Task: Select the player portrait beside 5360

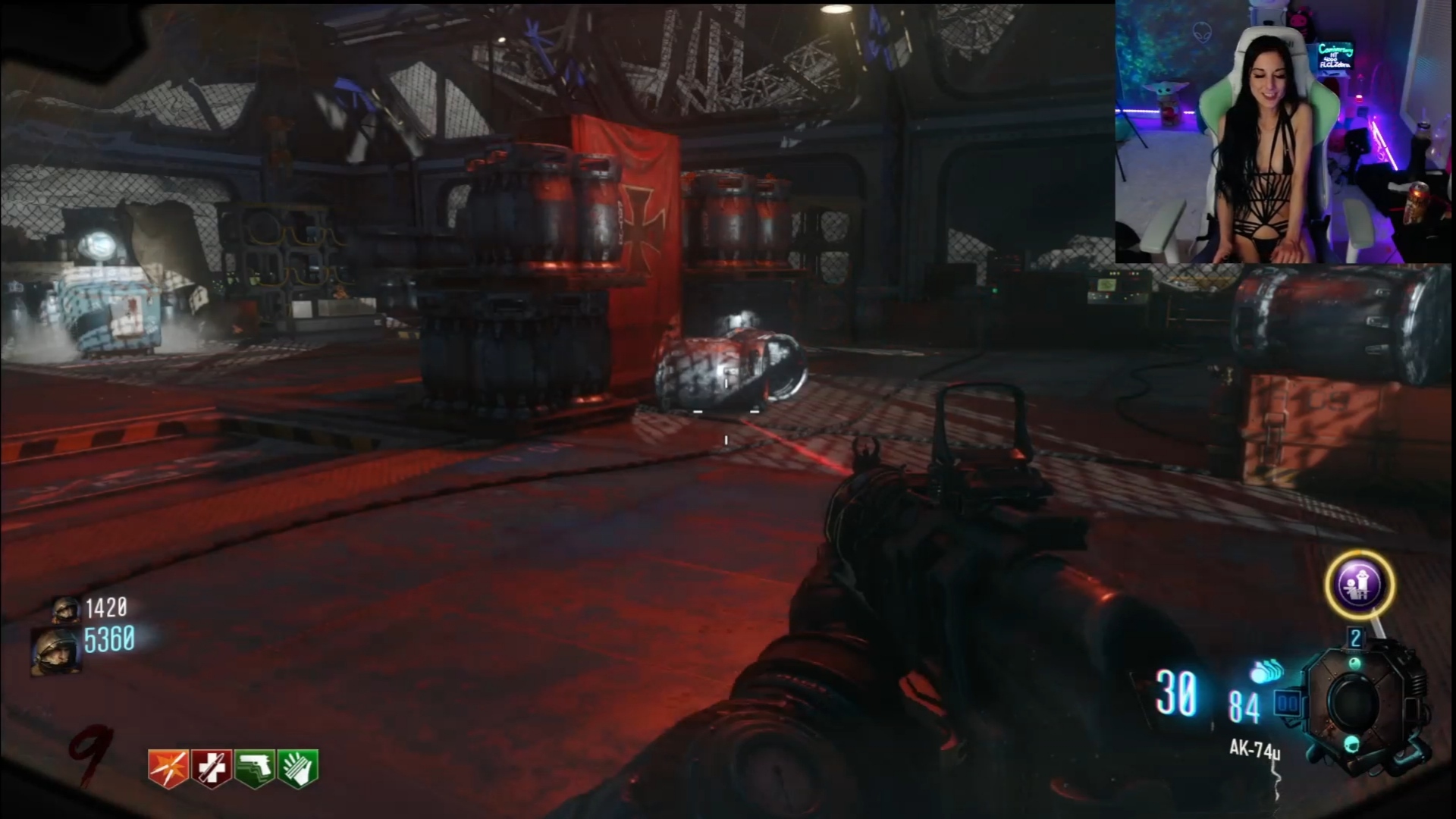Action: pos(55,651)
